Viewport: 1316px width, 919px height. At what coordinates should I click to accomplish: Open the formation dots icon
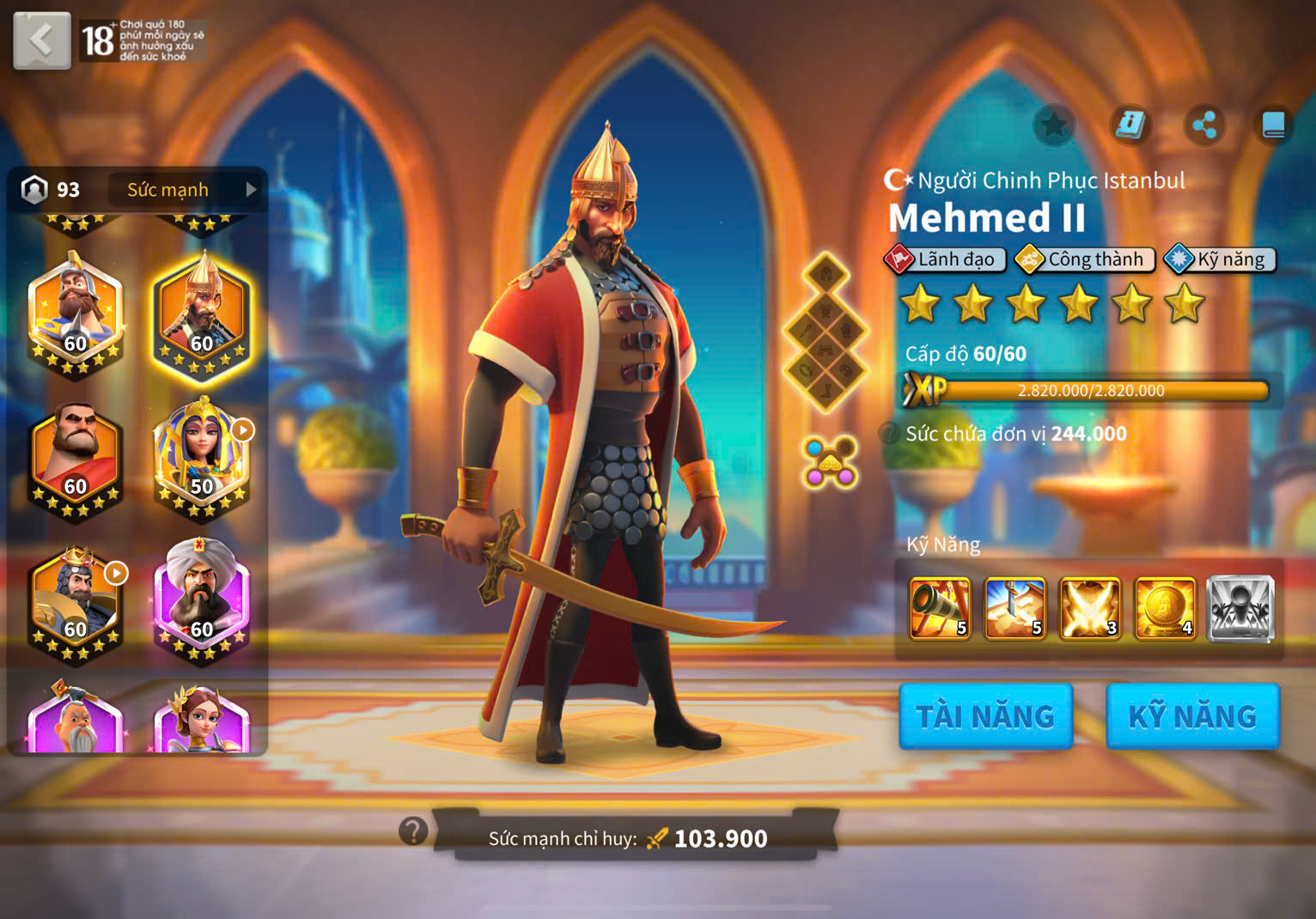829,462
